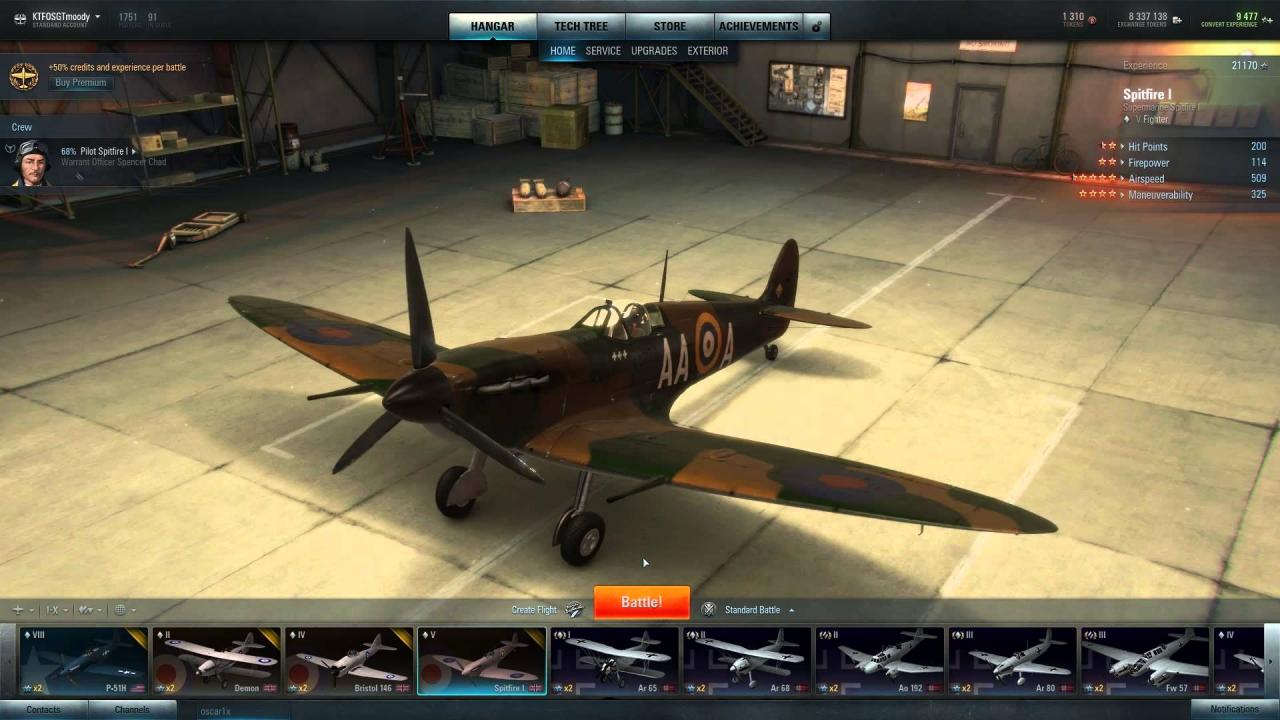This screenshot has width=1280, height=720.
Task: Click the Buy Premium button
Action: pyautogui.click(x=80, y=82)
